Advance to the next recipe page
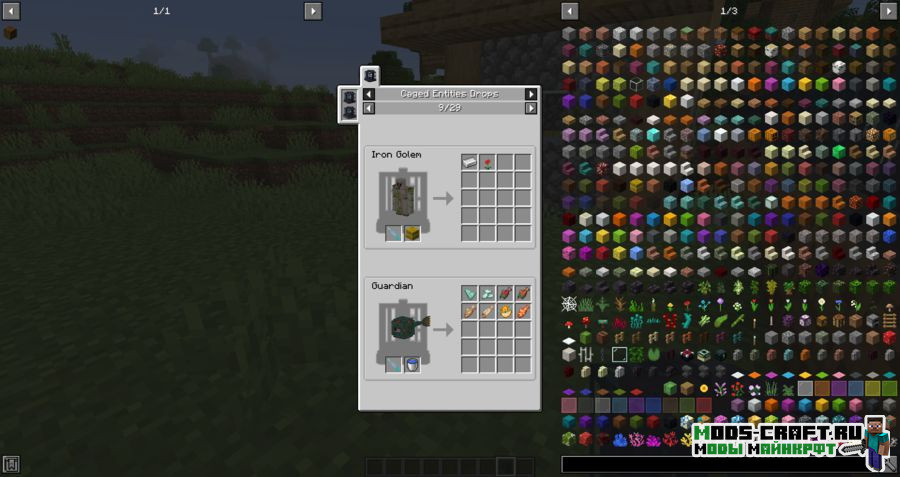The width and height of the screenshot is (900, 477). pyautogui.click(x=531, y=107)
